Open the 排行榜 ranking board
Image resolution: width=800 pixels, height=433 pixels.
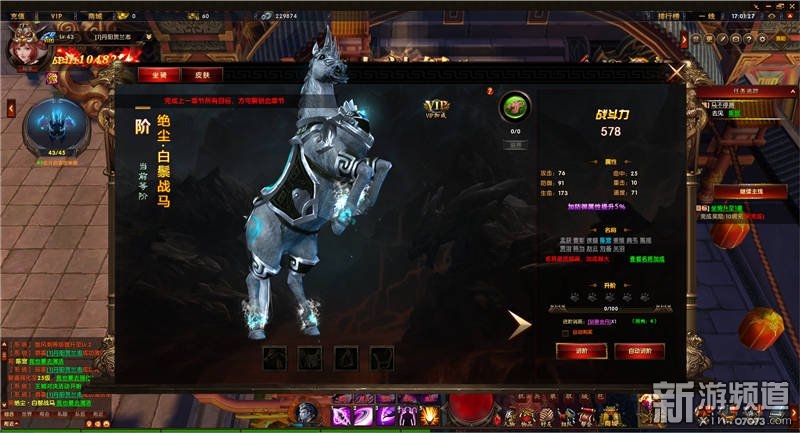coord(670,16)
